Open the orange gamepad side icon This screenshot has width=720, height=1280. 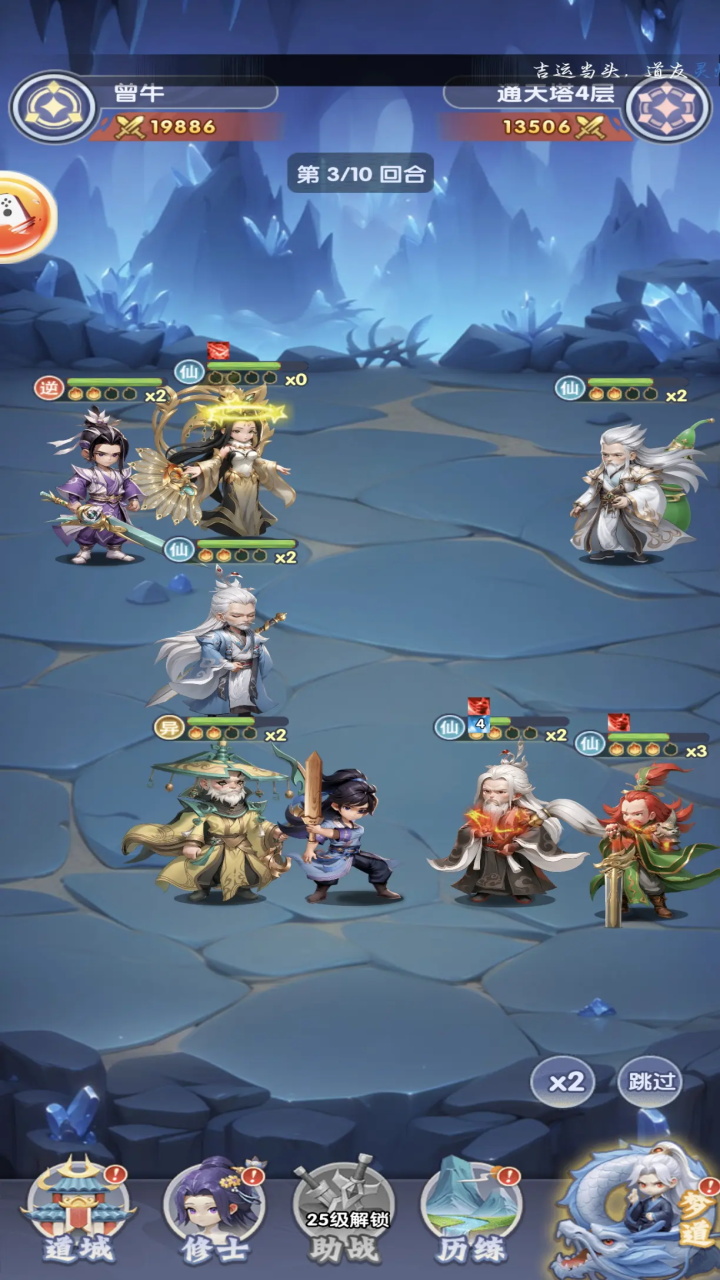[18, 216]
